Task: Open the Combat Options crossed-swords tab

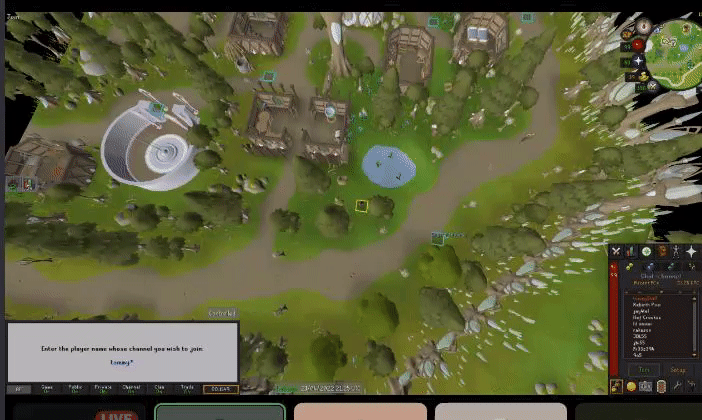Action: pos(617,251)
